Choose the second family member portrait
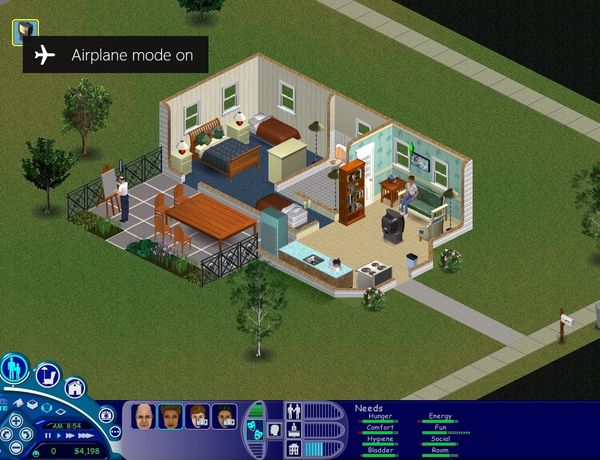The width and height of the screenshot is (600, 460). coord(170,417)
